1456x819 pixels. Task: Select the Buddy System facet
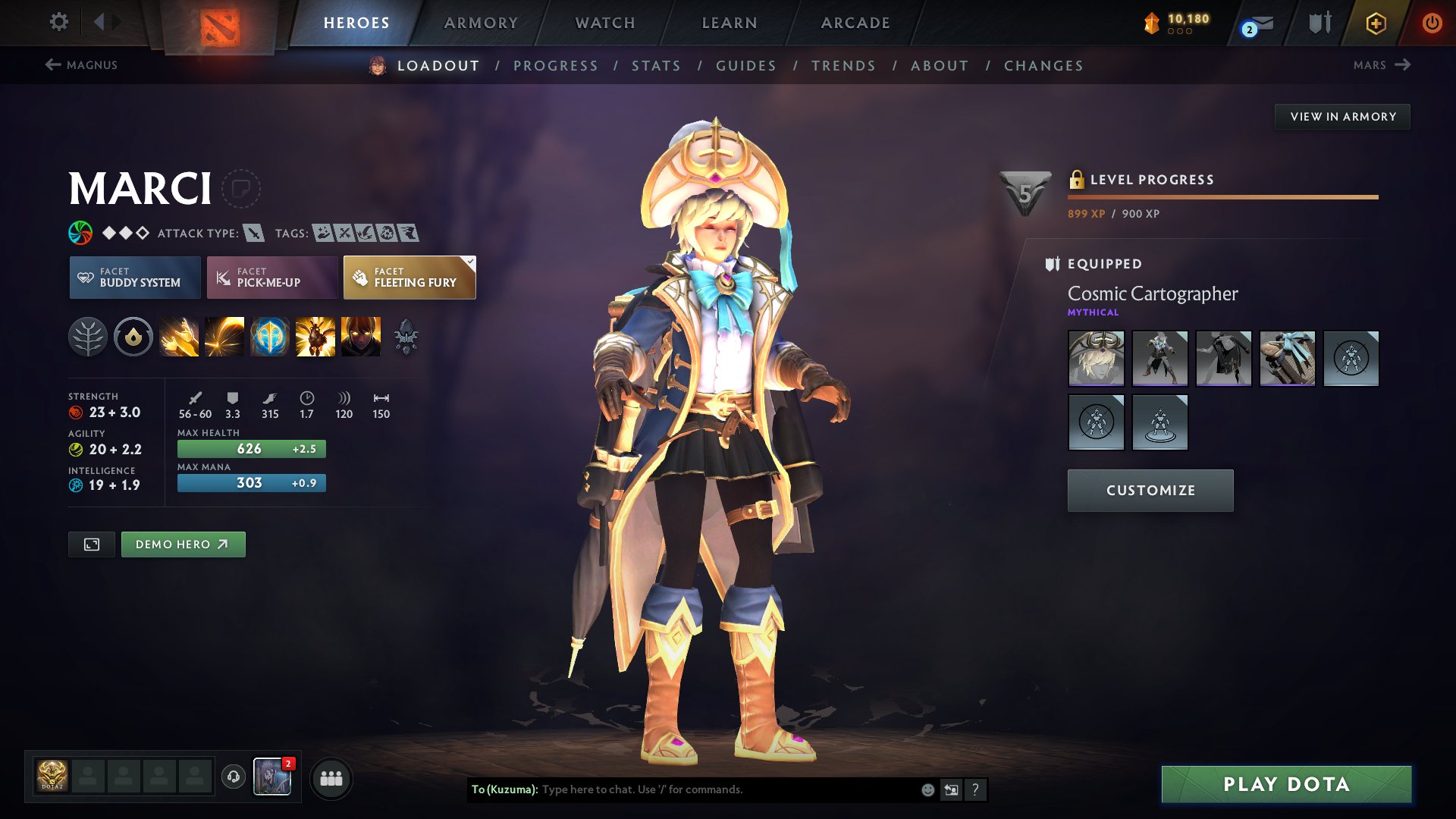(135, 278)
